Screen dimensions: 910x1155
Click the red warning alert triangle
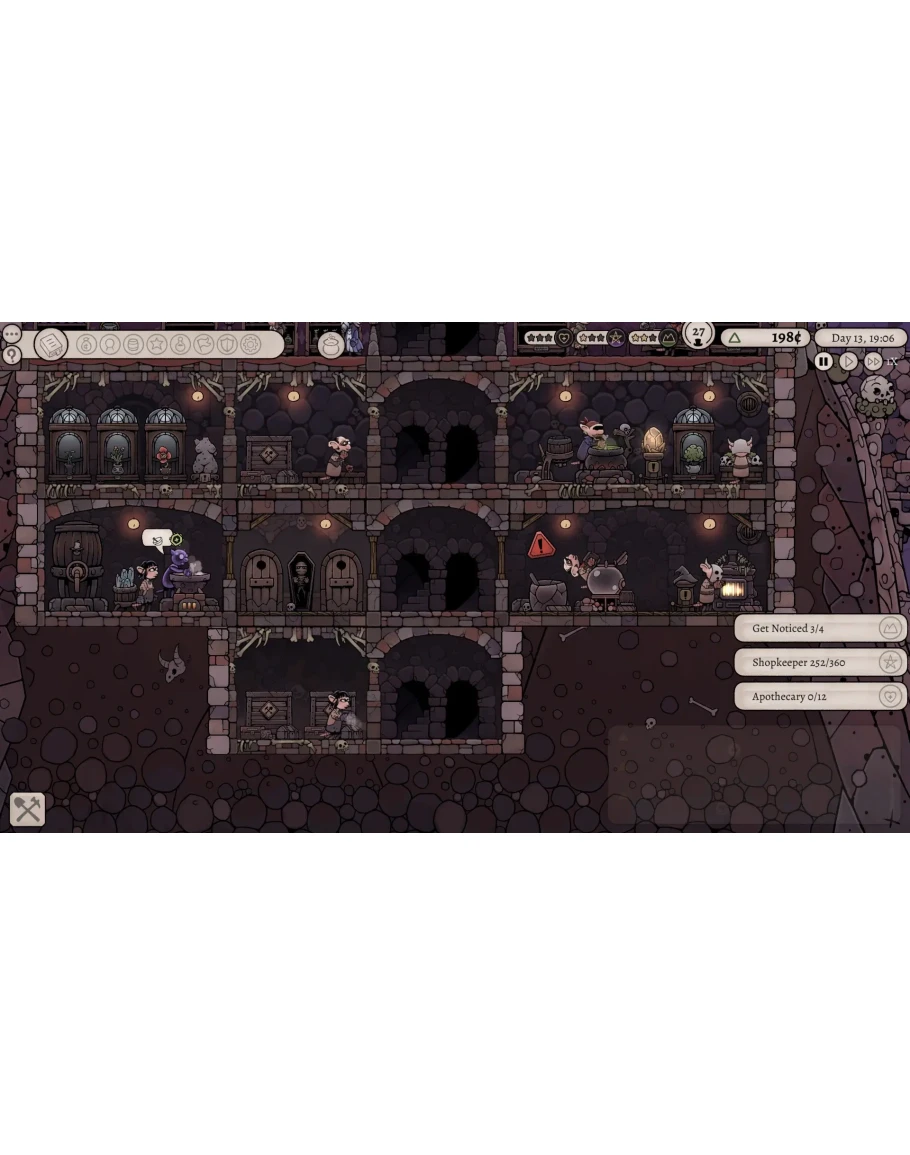541,545
